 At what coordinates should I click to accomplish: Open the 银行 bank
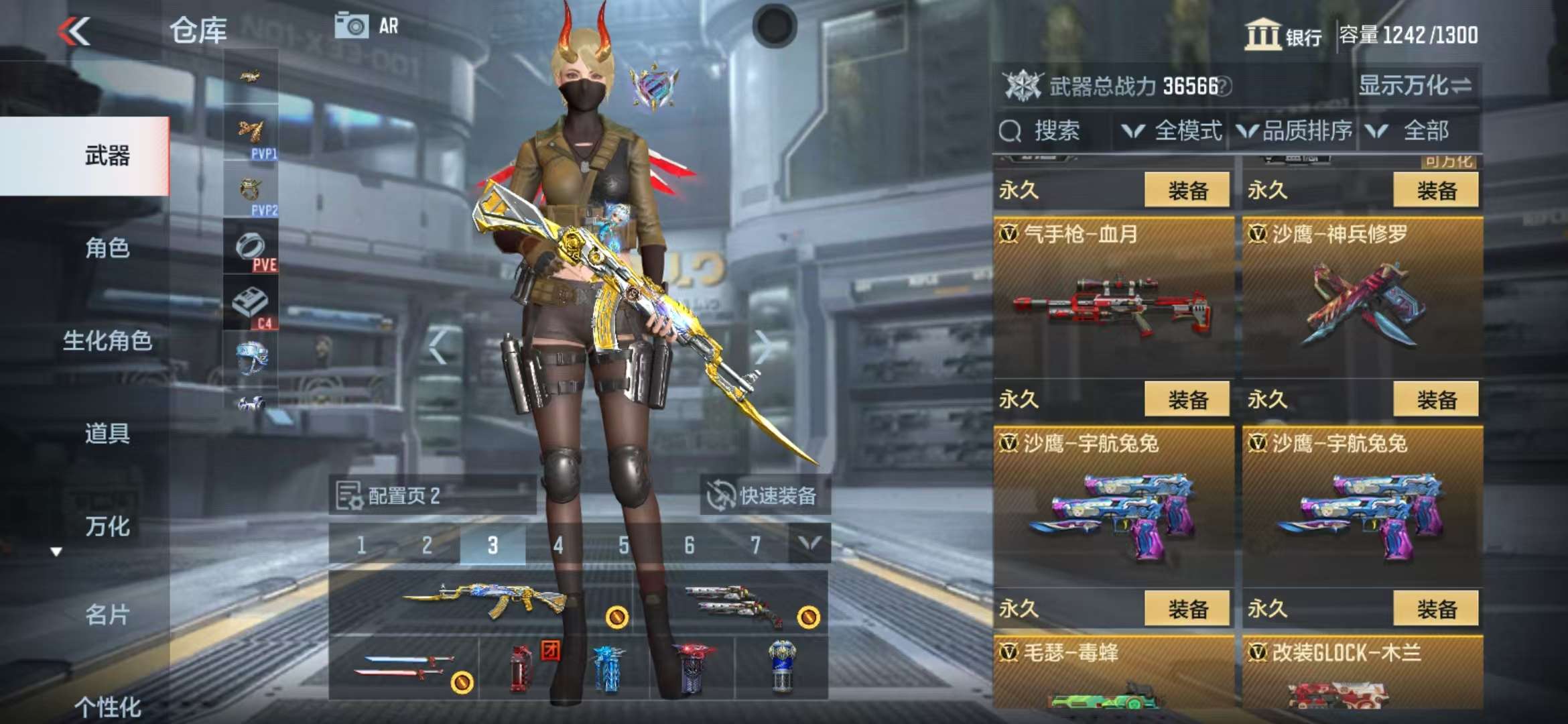(x=1283, y=35)
